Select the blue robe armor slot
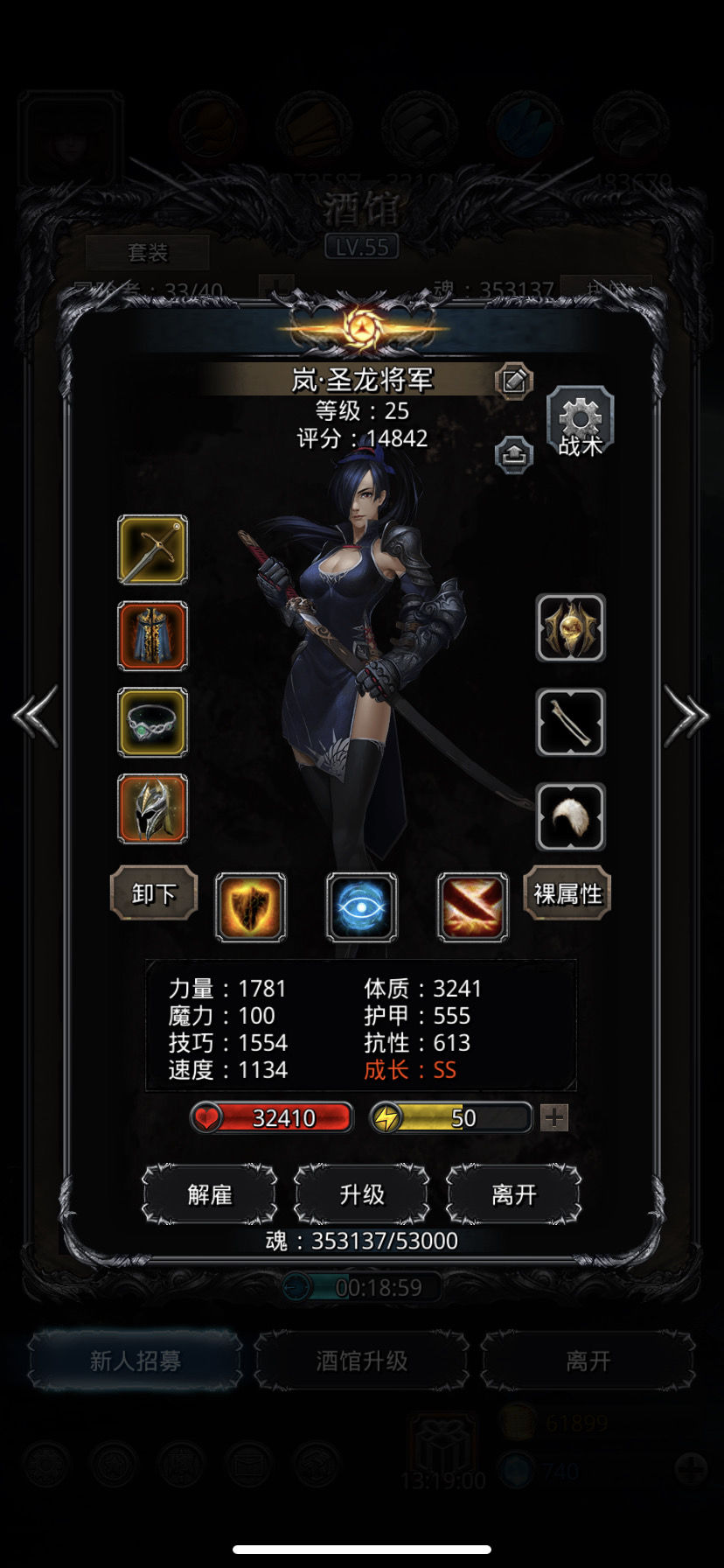Image resolution: width=724 pixels, height=1568 pixels. 152,636
